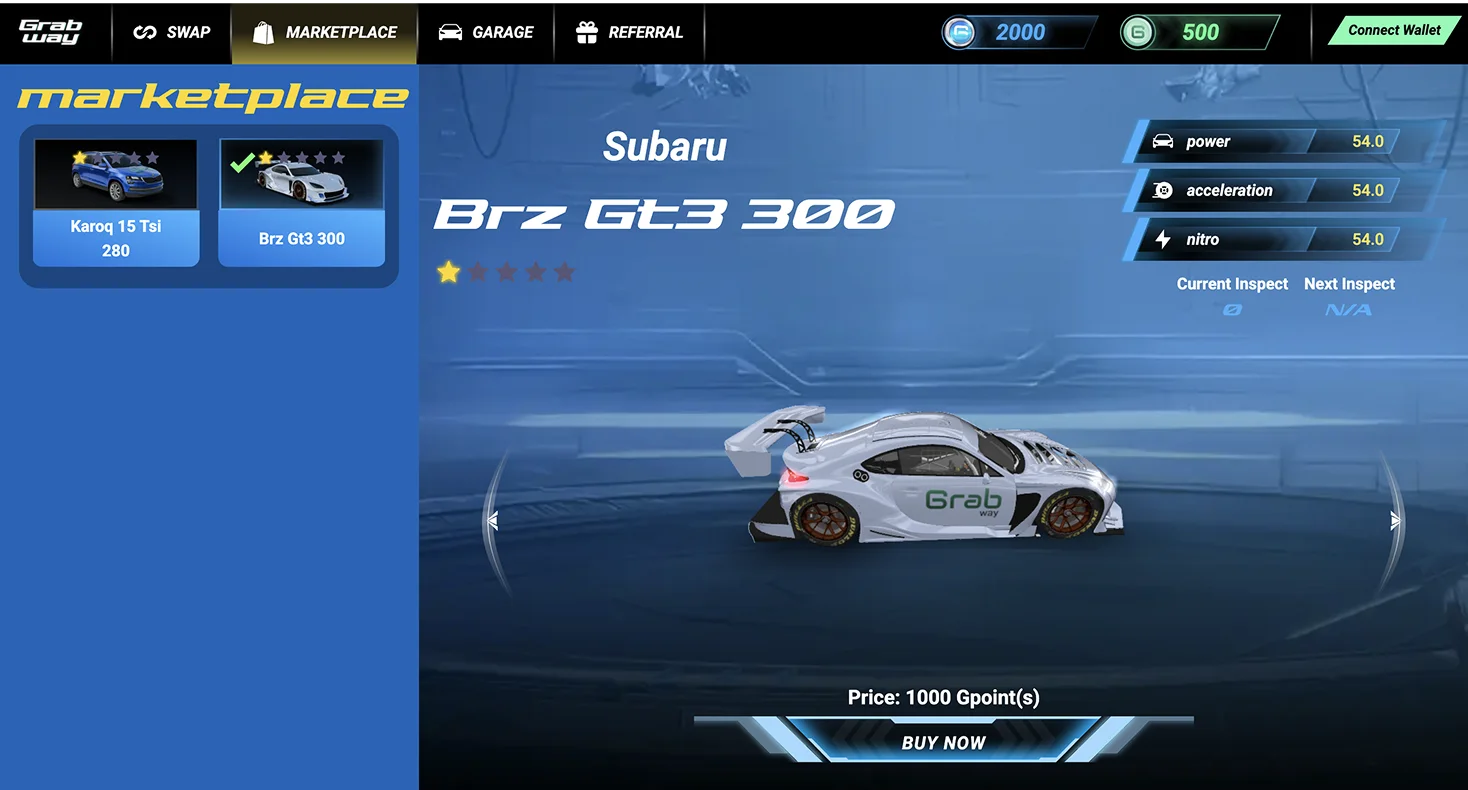Buy the car with Buy Now
Viewport: 1468px width, 790px height.
click(x=943, y=742)
